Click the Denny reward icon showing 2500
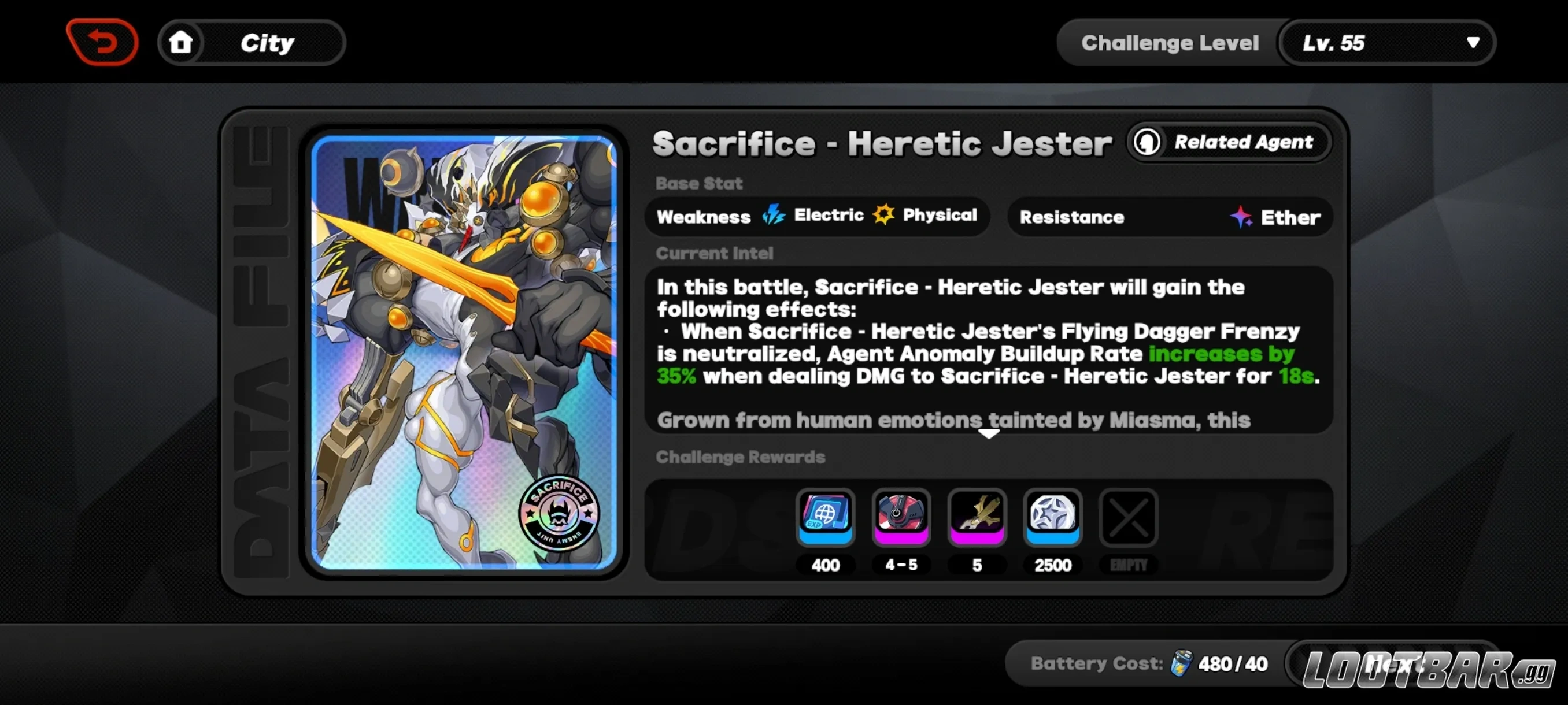 pyautogui.click(x=1053, y=518)
